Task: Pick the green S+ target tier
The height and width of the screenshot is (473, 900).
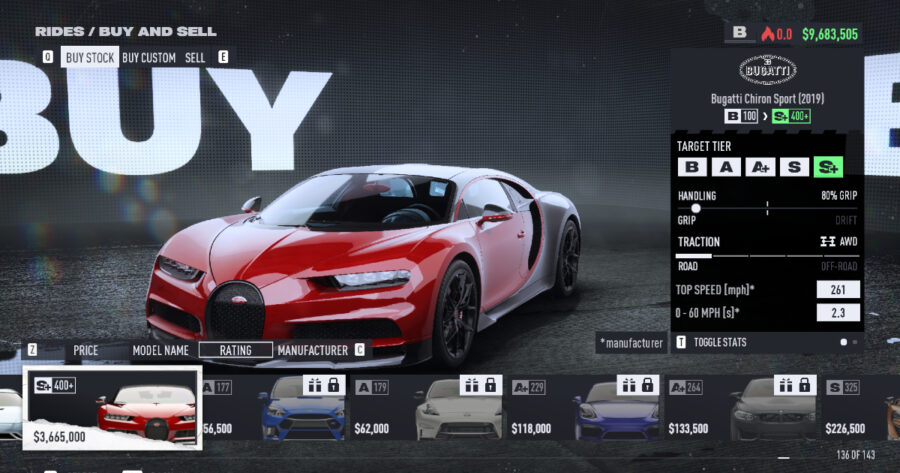Action: click(x=827, y=167)
